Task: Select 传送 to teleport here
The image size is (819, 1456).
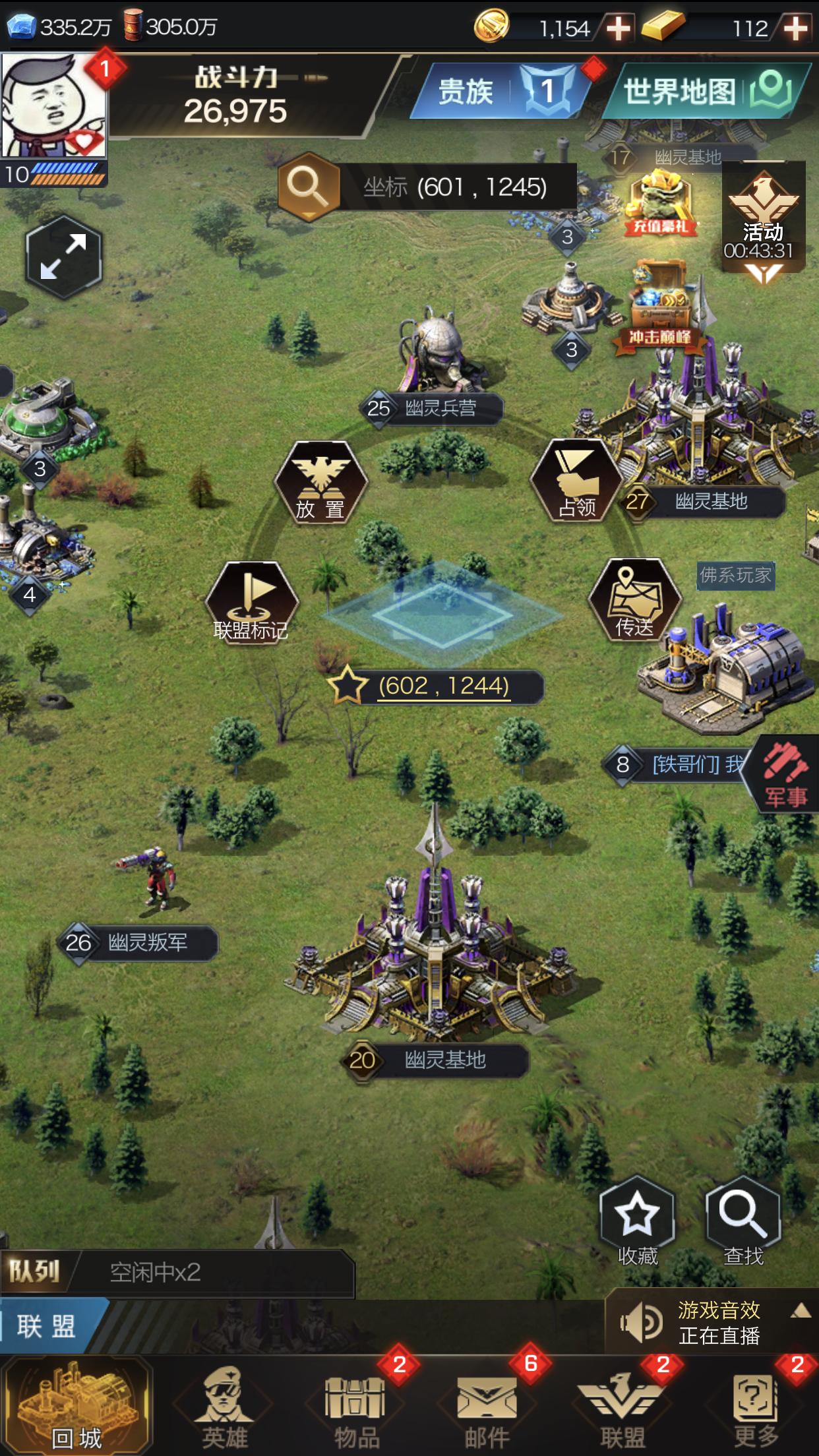Action: [634, 600]
